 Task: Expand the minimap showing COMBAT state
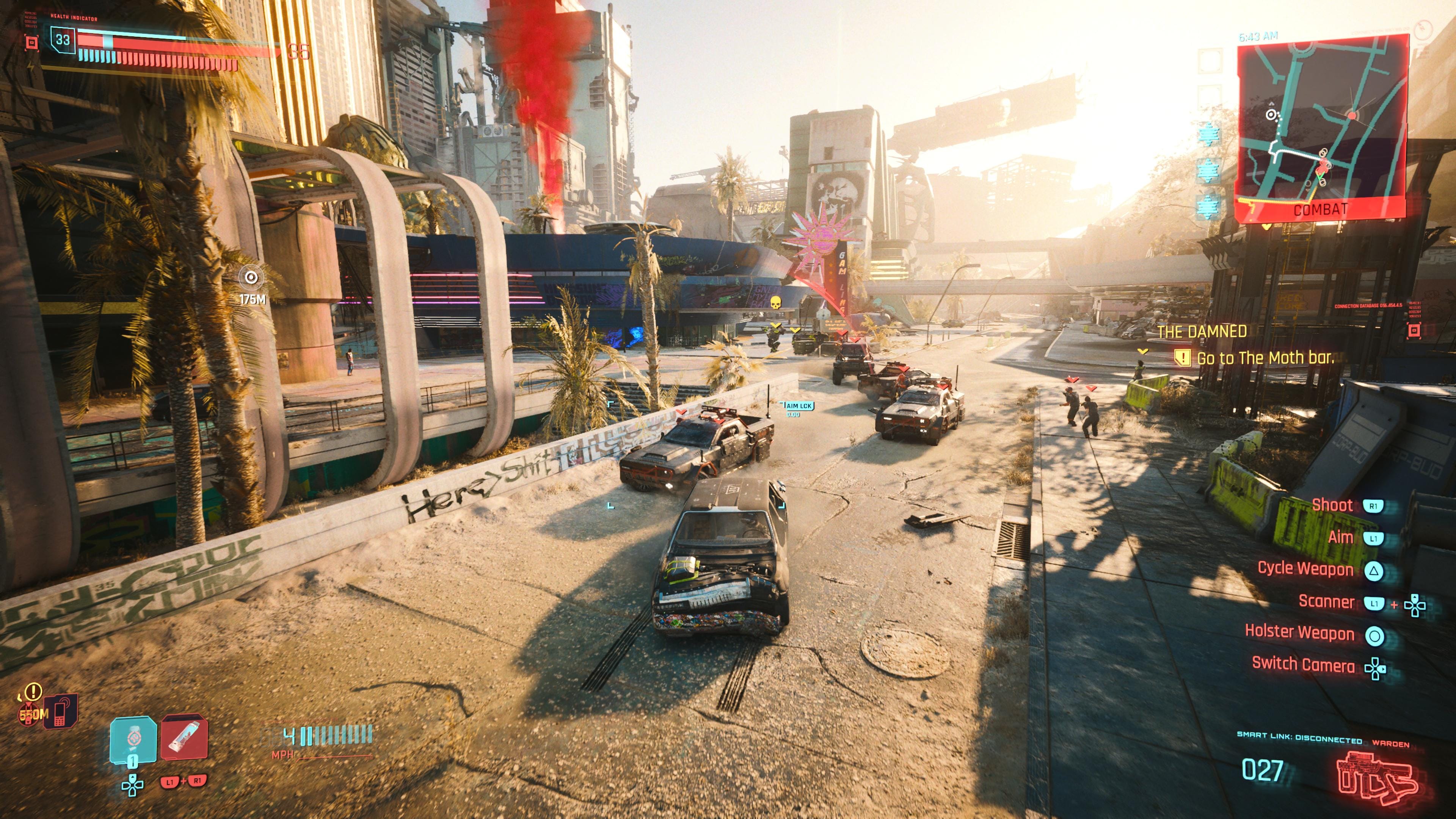1323,124
